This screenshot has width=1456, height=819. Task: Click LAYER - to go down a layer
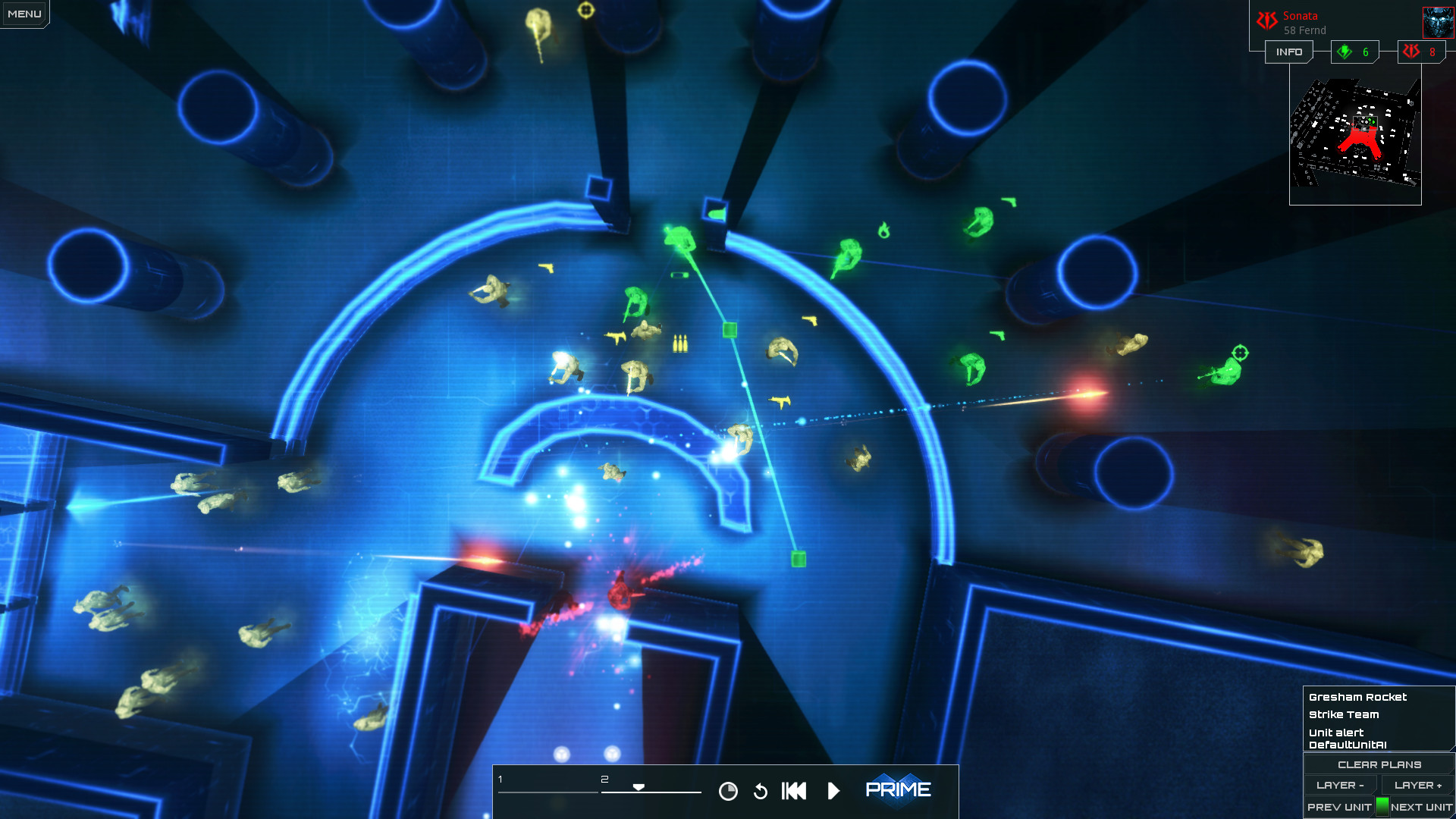tap(1339, 785)
